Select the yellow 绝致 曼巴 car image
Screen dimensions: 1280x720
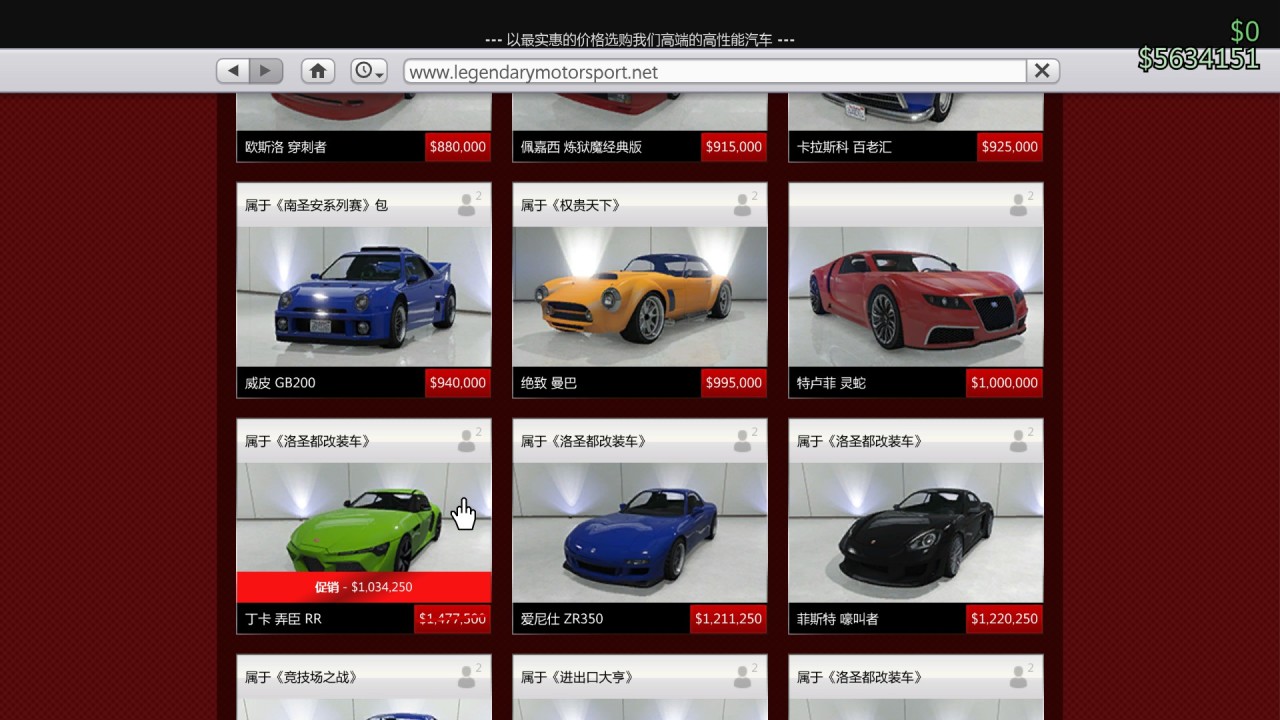coord(639,295)
